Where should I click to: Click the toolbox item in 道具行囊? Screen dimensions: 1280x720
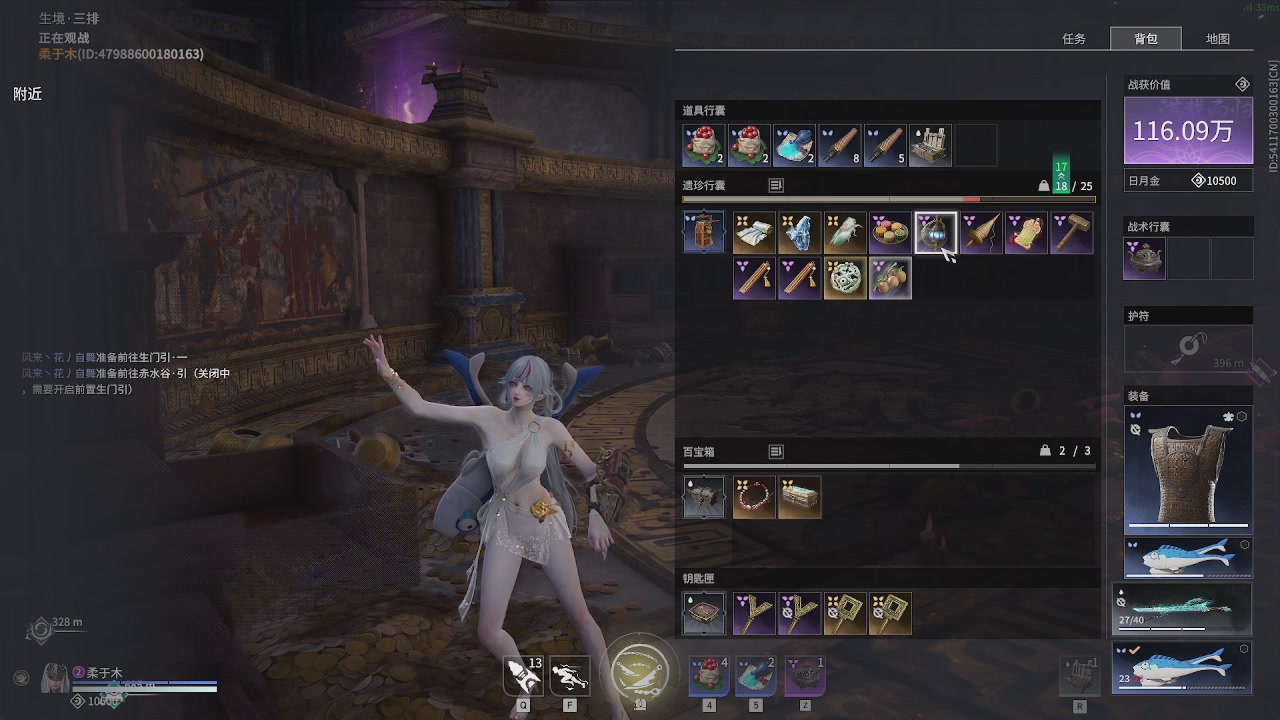(932, 146)
